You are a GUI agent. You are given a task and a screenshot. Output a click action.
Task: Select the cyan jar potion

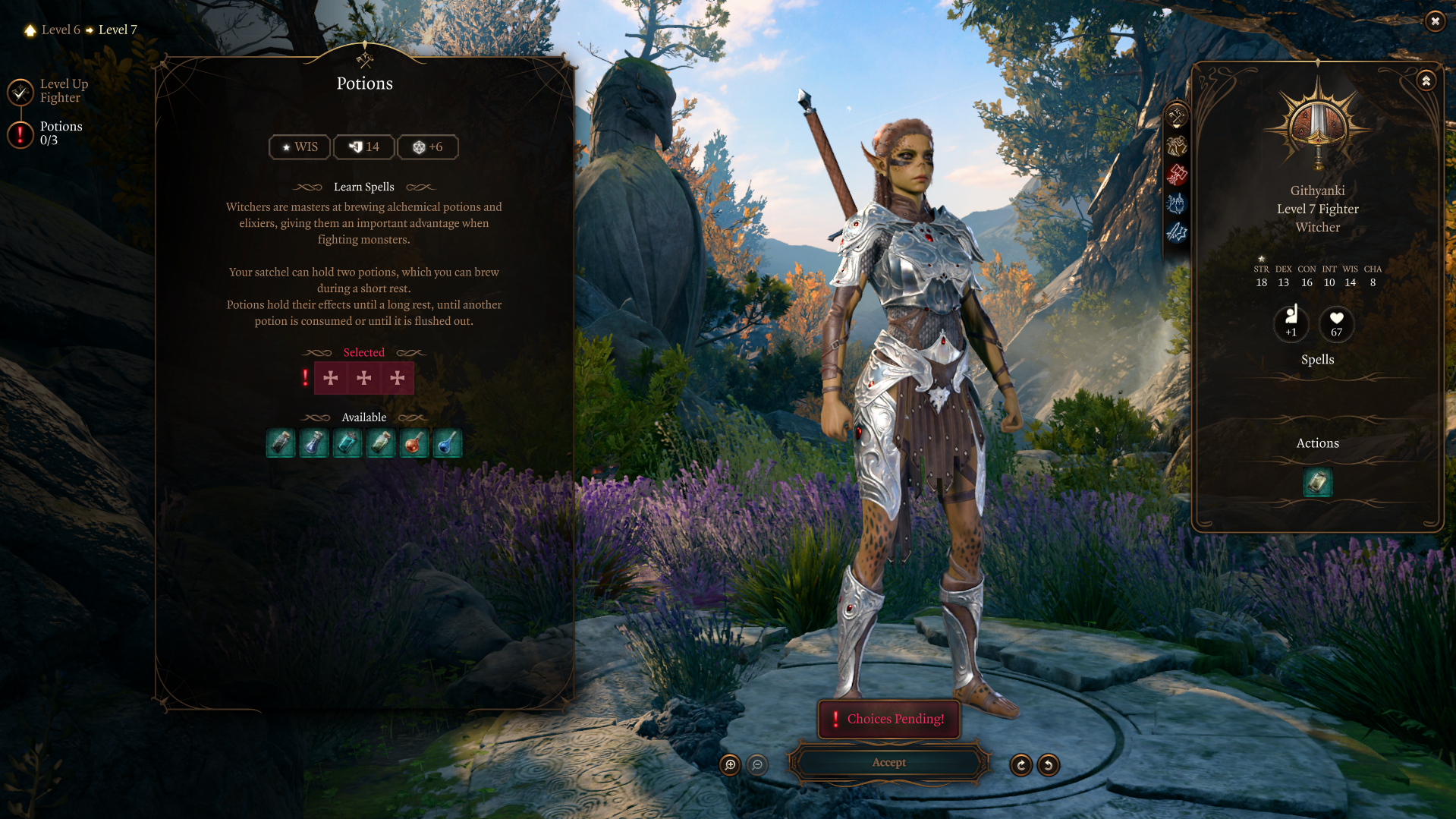tap(347, 443)
